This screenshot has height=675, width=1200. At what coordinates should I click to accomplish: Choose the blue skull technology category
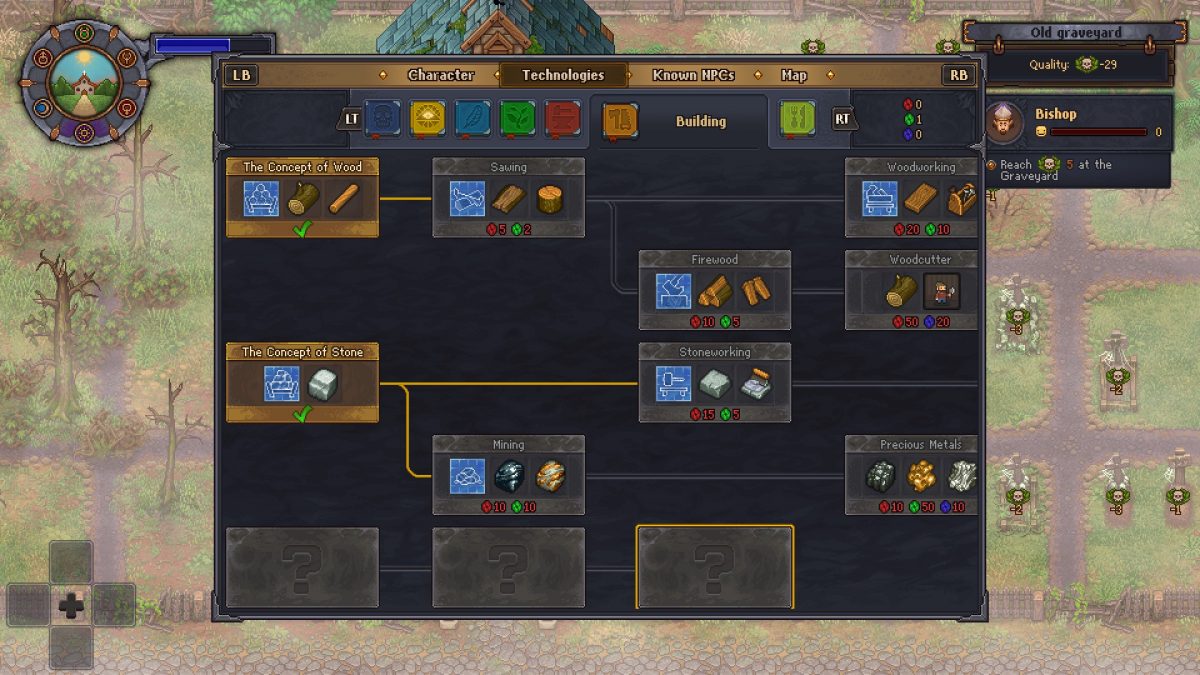381,119
